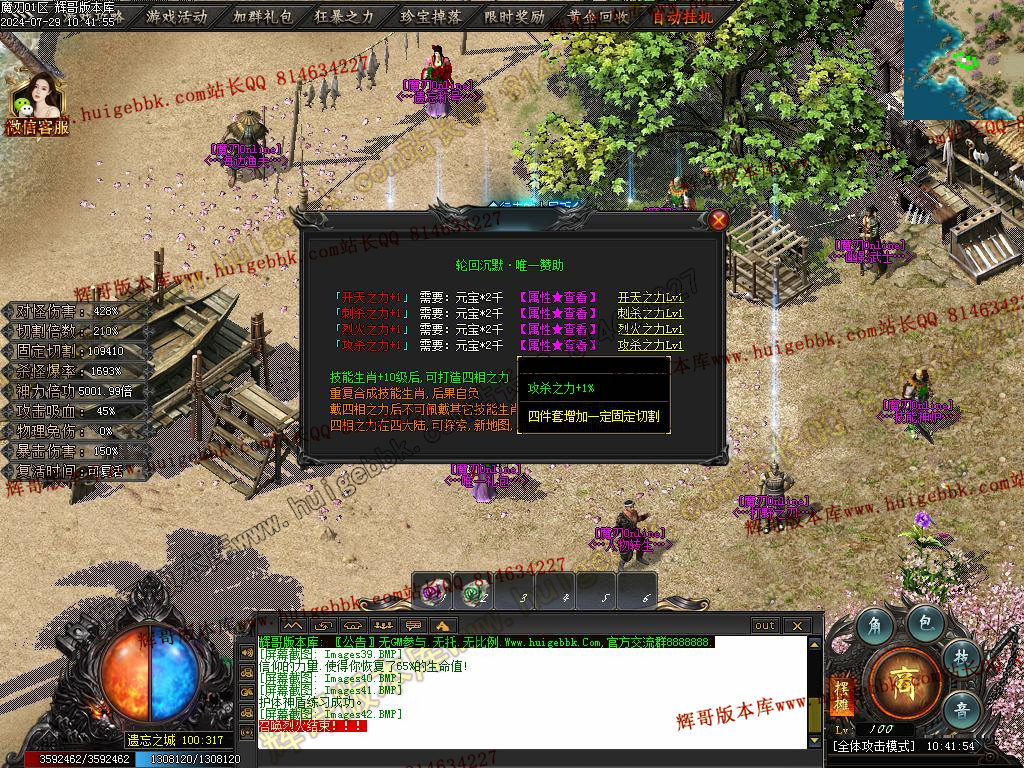Open the 珍宝掉落 menu
This screenshot has height=768, width=1024.
[x=430, y=16]
